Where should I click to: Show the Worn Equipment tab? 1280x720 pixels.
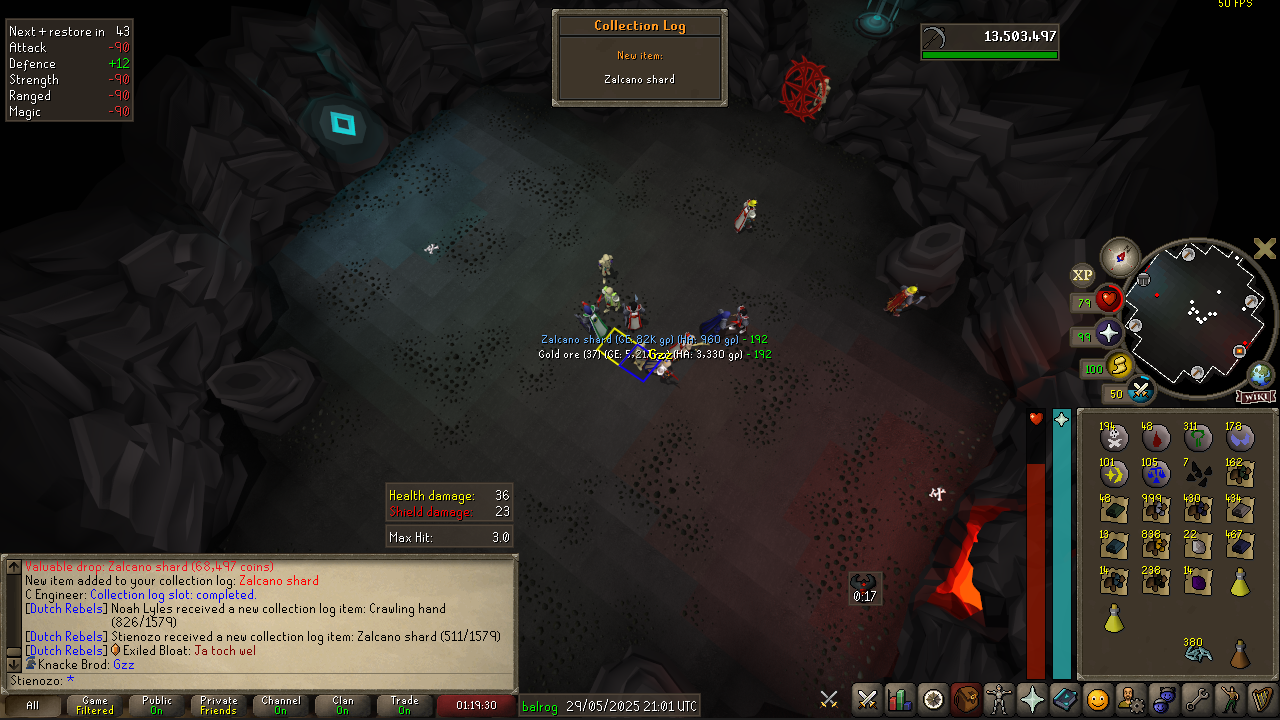998,699
